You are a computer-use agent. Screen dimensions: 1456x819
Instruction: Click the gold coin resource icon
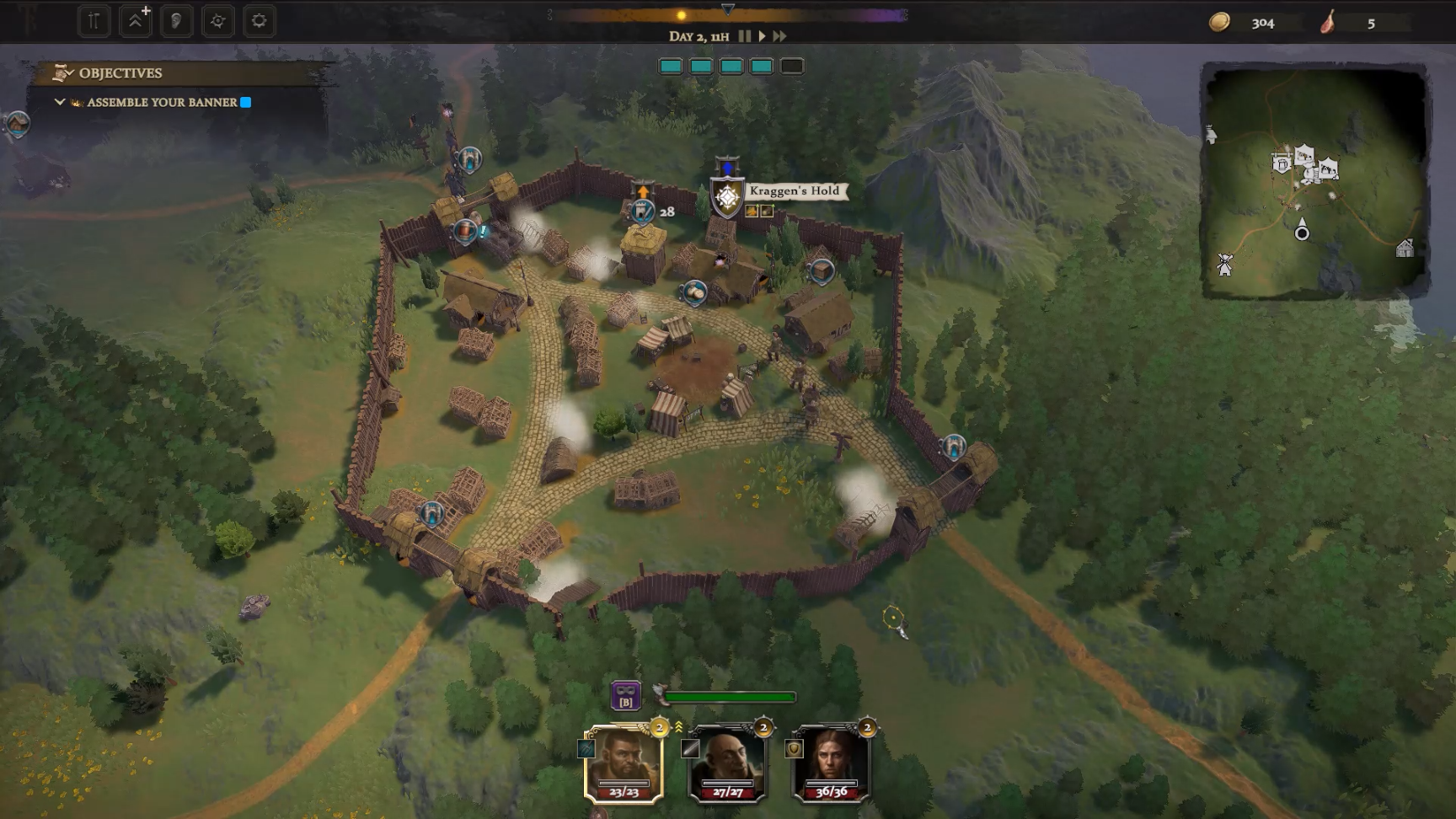tap(1219, 23)
